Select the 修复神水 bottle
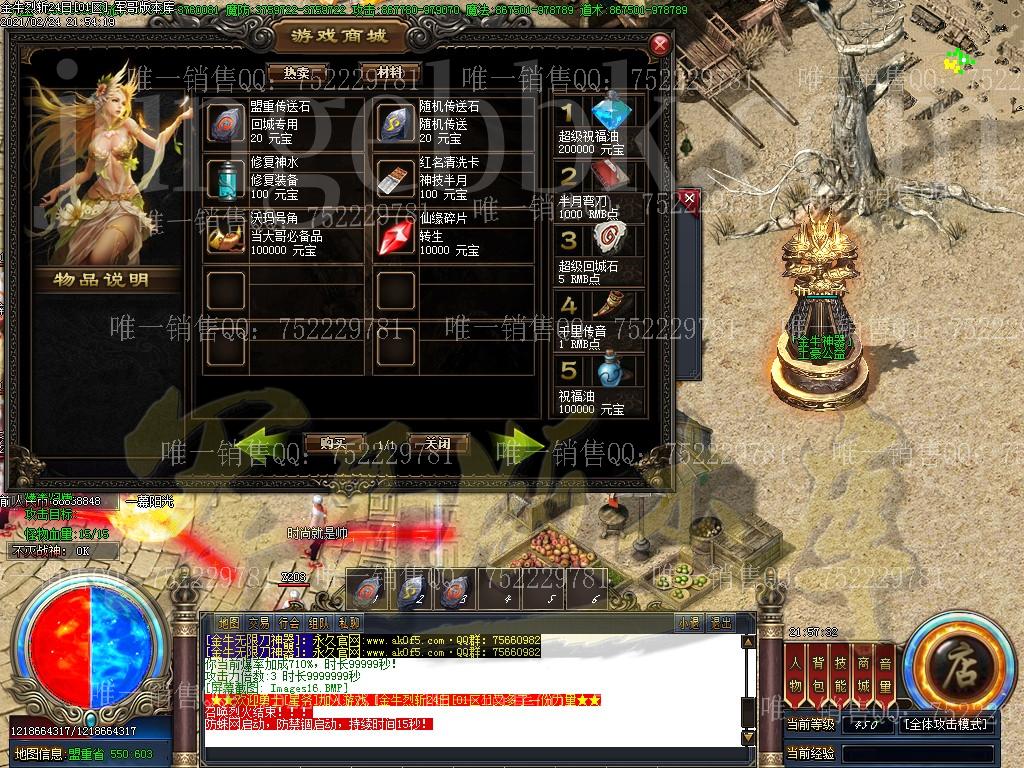 coord(225,180)
